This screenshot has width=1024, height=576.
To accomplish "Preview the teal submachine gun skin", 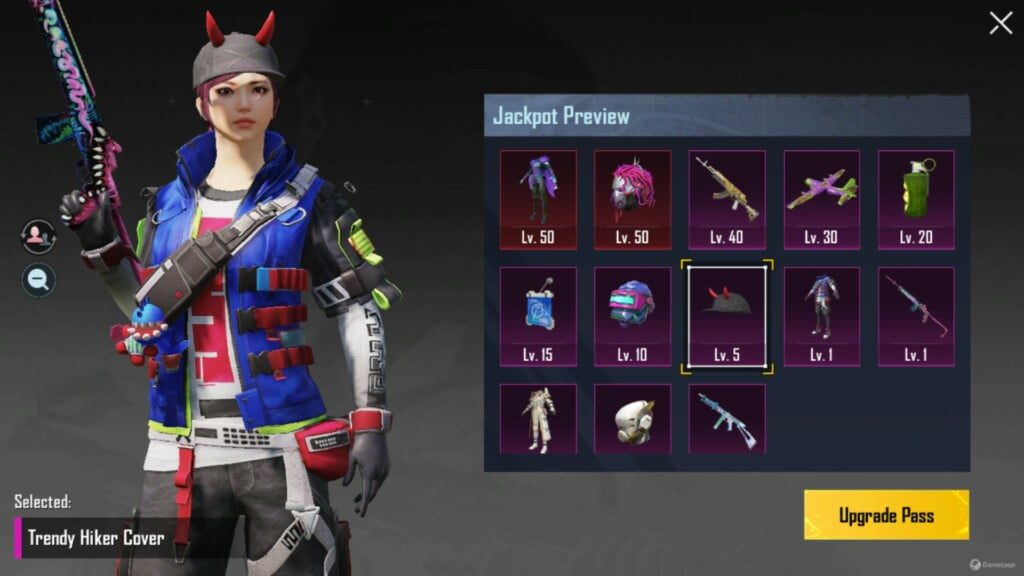I will [727, 419].
